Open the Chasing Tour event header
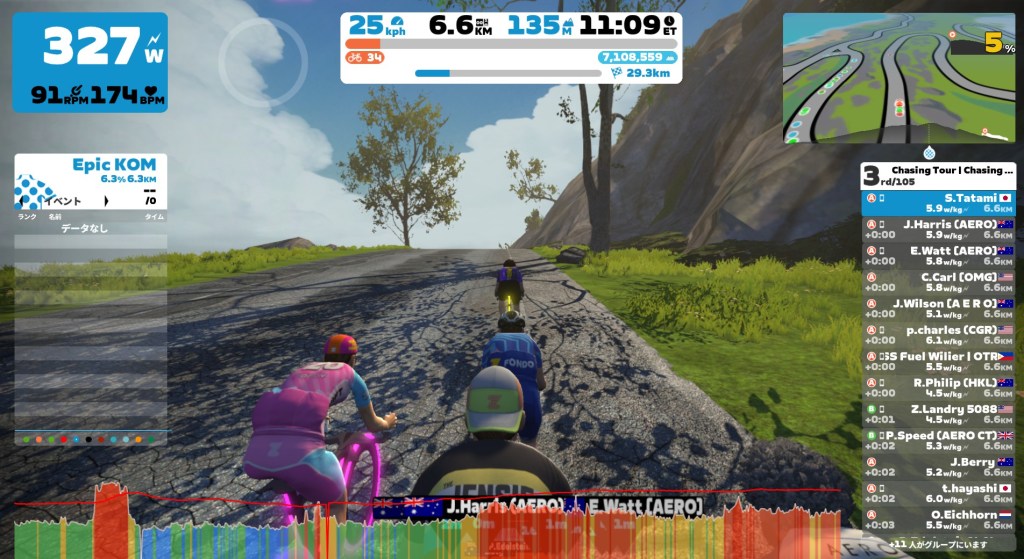This screenshot has height=559, width=1024. tap(938, 175)
